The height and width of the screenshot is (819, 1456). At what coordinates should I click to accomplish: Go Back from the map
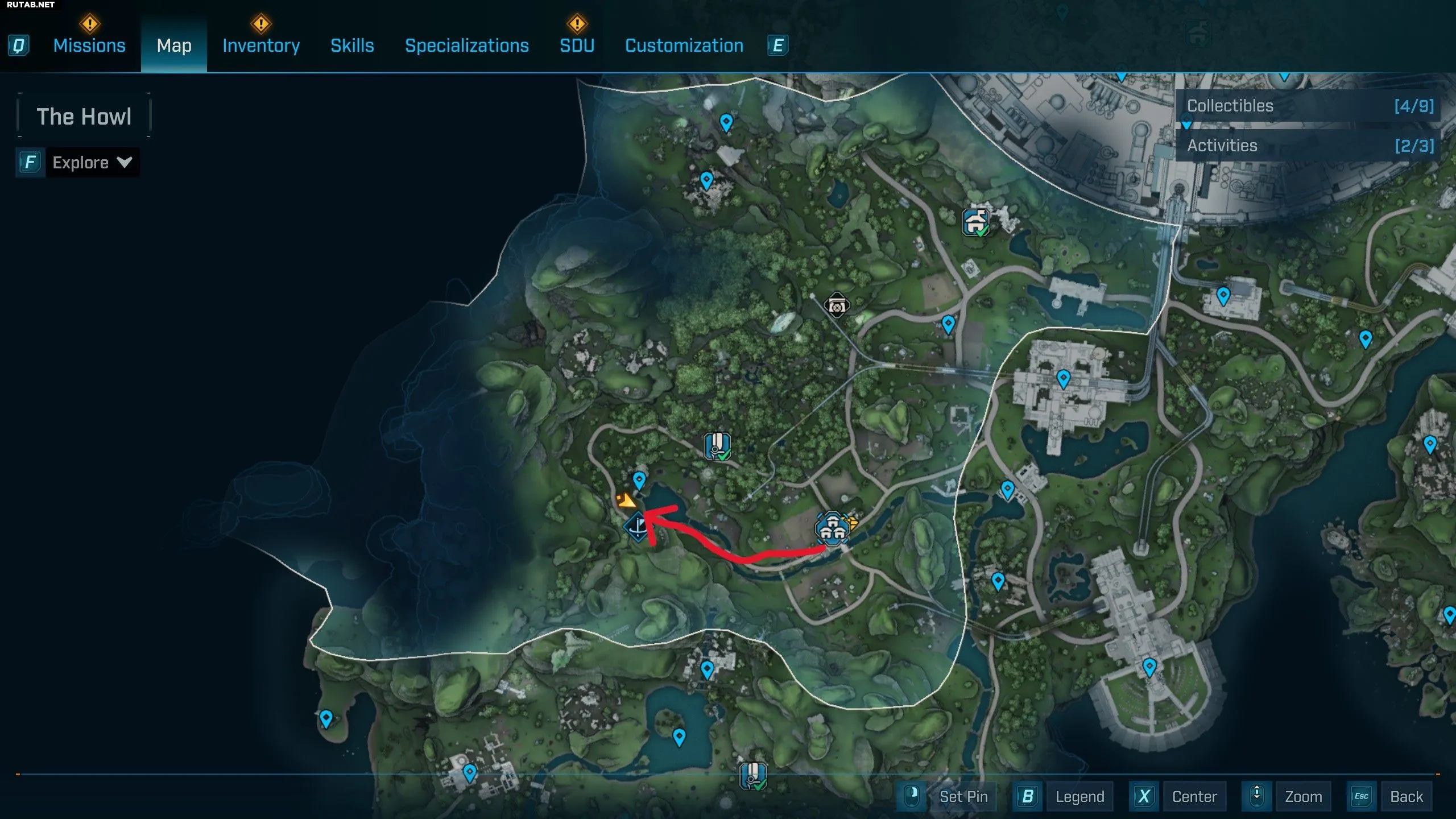click(1406, 796)
